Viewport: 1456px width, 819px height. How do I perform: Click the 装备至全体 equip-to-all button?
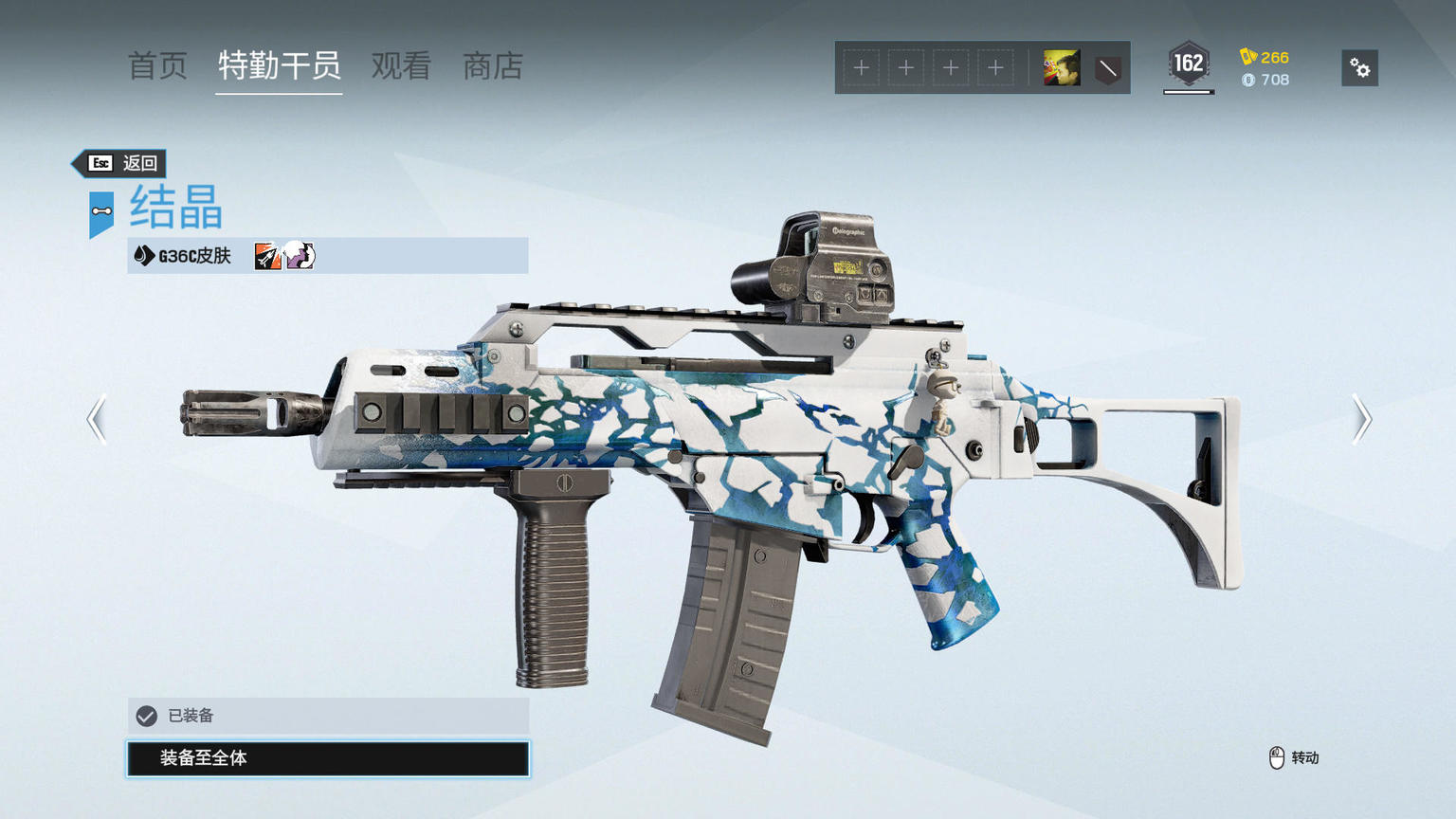coord(328,758)
